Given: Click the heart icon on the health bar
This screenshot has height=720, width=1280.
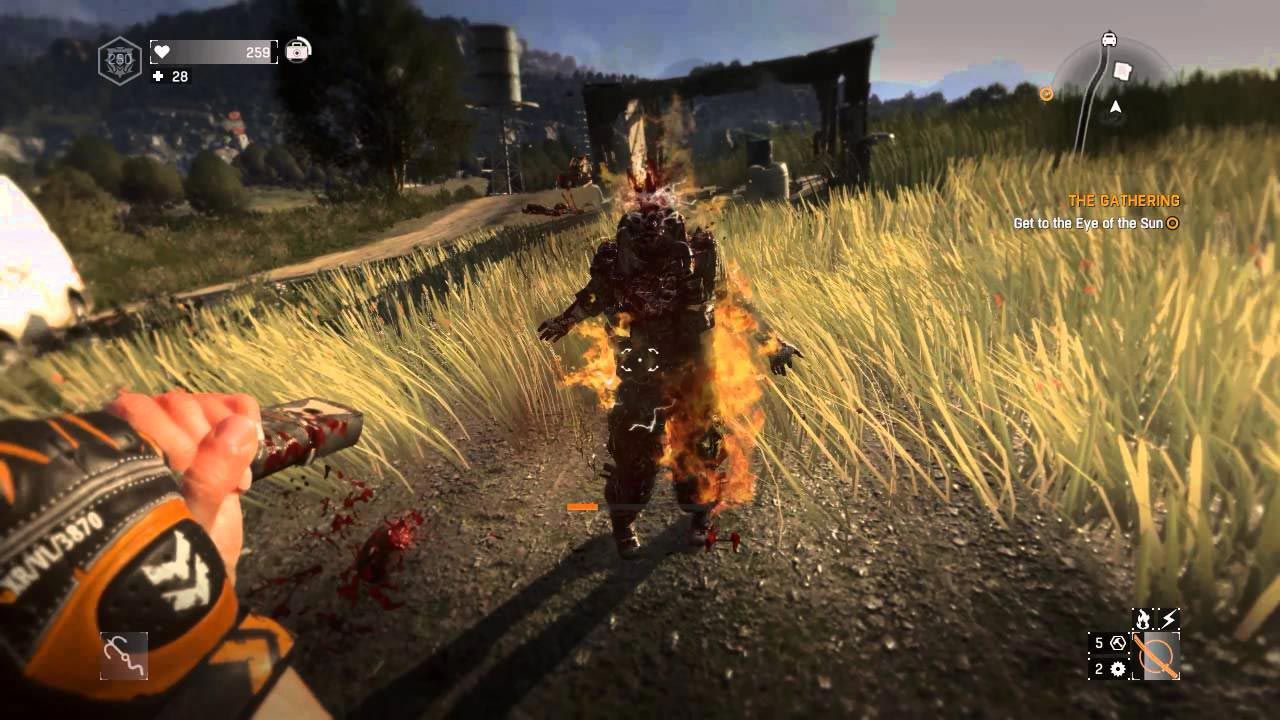Looking at the screenshot, I should [x=162, y=52].
